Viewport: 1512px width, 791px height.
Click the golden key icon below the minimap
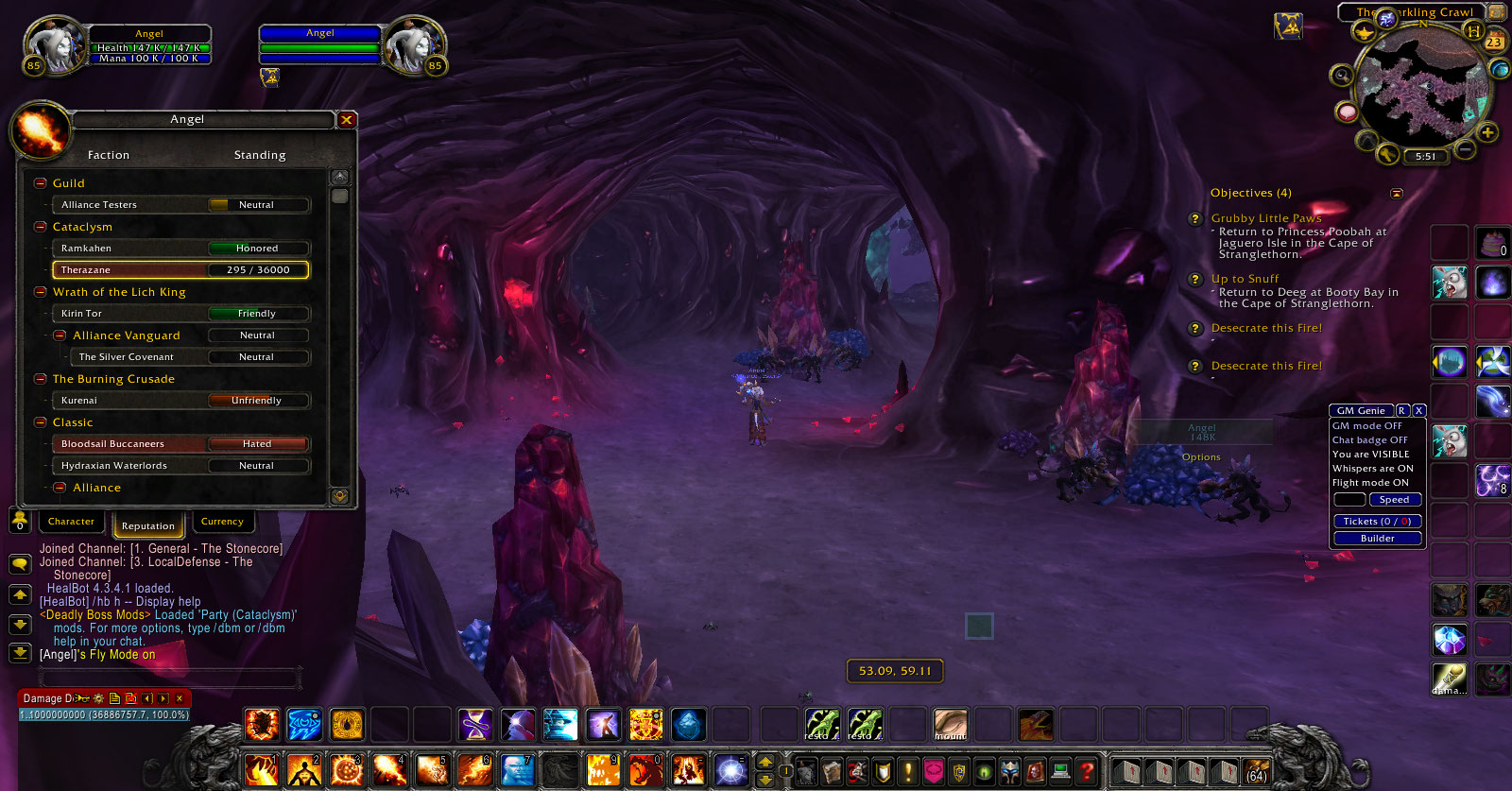(x=1388, y=154)
